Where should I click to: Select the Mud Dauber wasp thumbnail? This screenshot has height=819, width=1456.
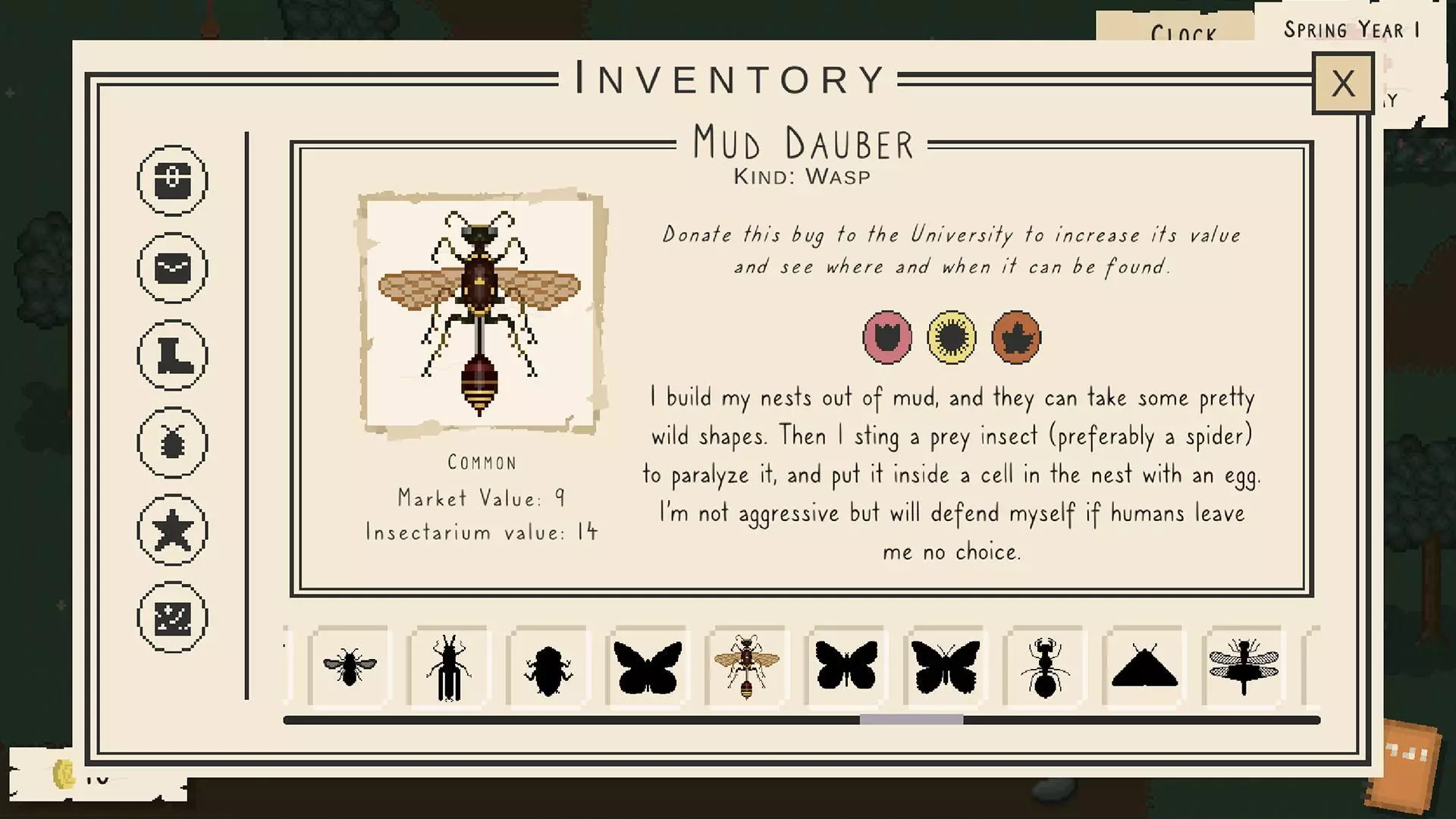745,666
